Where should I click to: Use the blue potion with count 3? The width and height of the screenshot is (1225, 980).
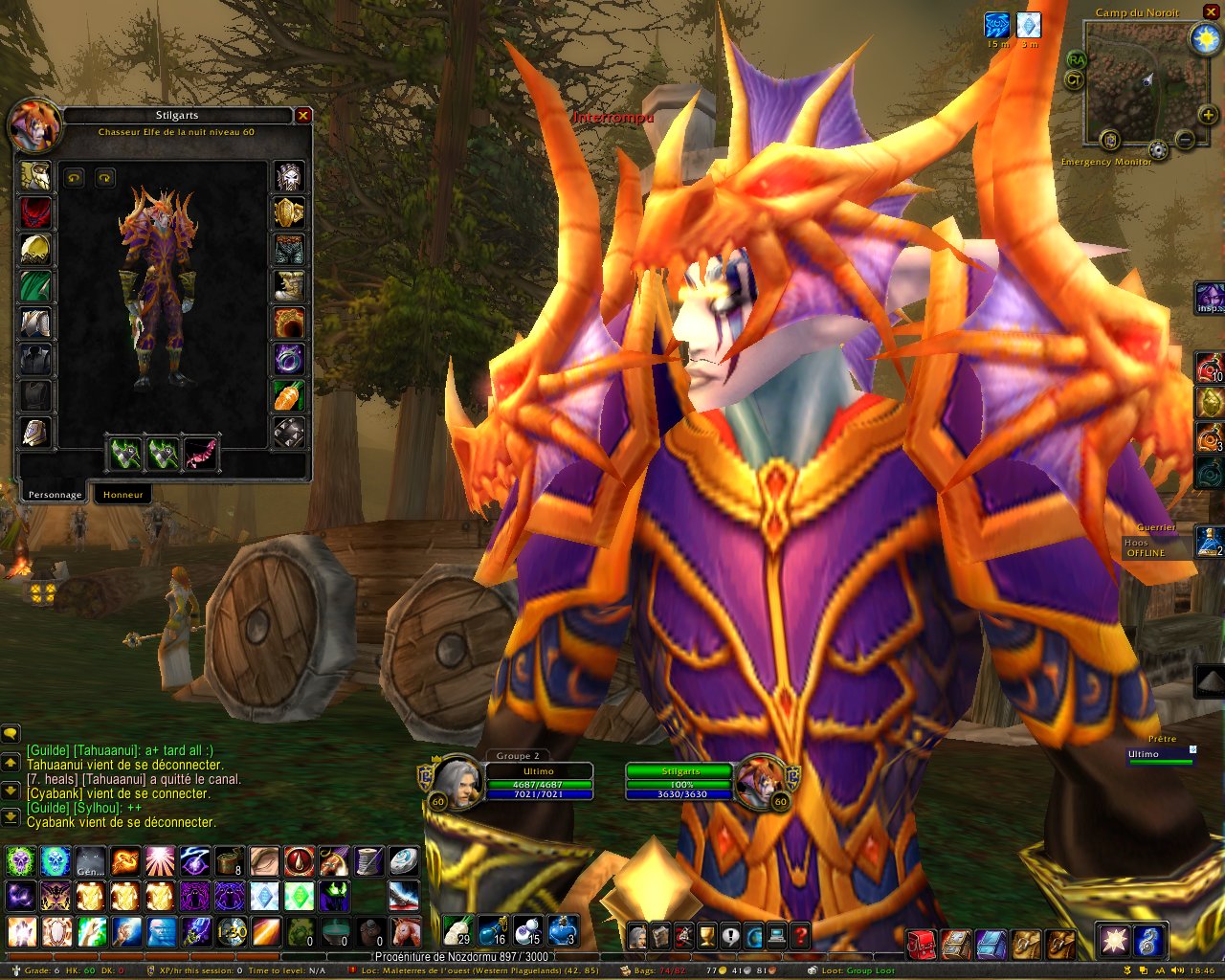point(564,930)
